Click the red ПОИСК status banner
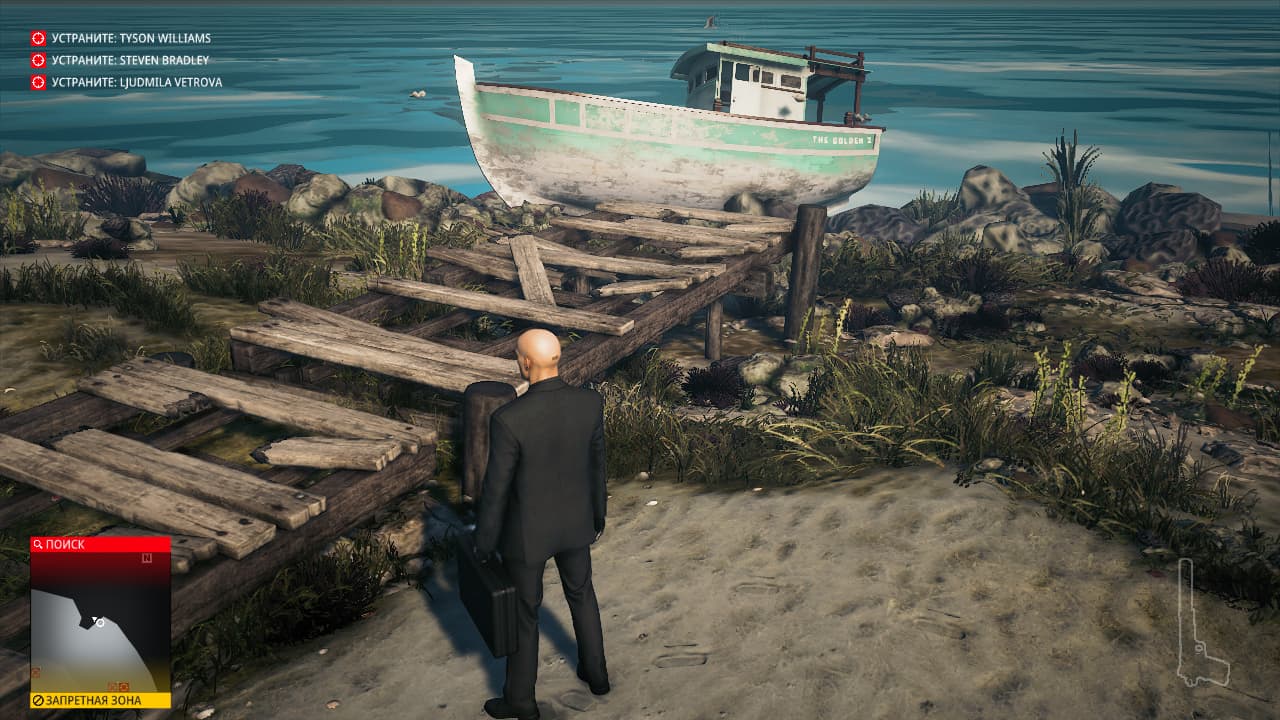Viewport: 1280px width, 720px height. [100, 544]
